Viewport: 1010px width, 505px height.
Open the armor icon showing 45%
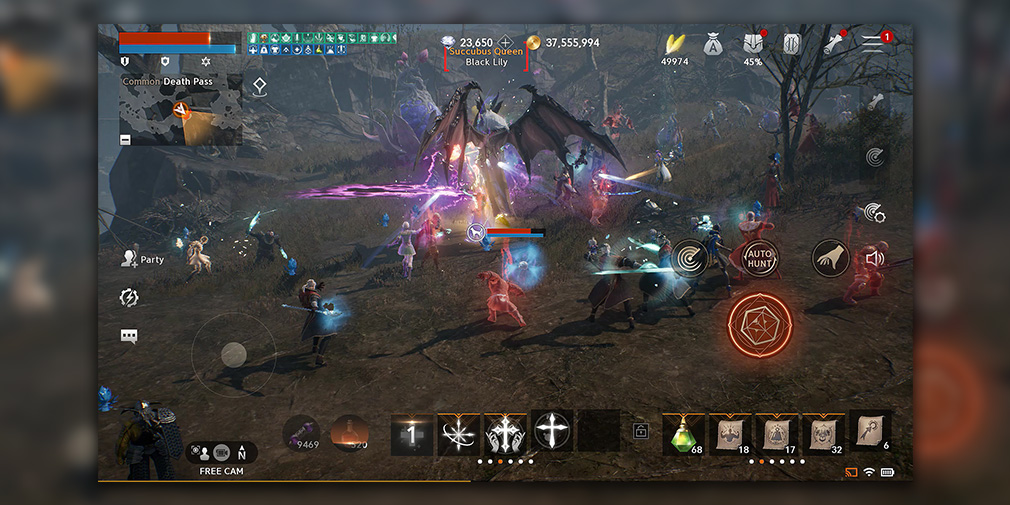tap(753, 44)
